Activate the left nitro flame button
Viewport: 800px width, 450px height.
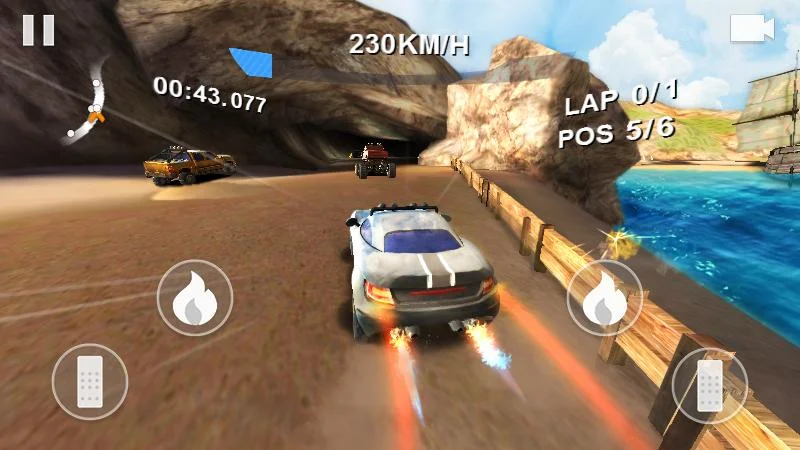[x=195, y=298]
